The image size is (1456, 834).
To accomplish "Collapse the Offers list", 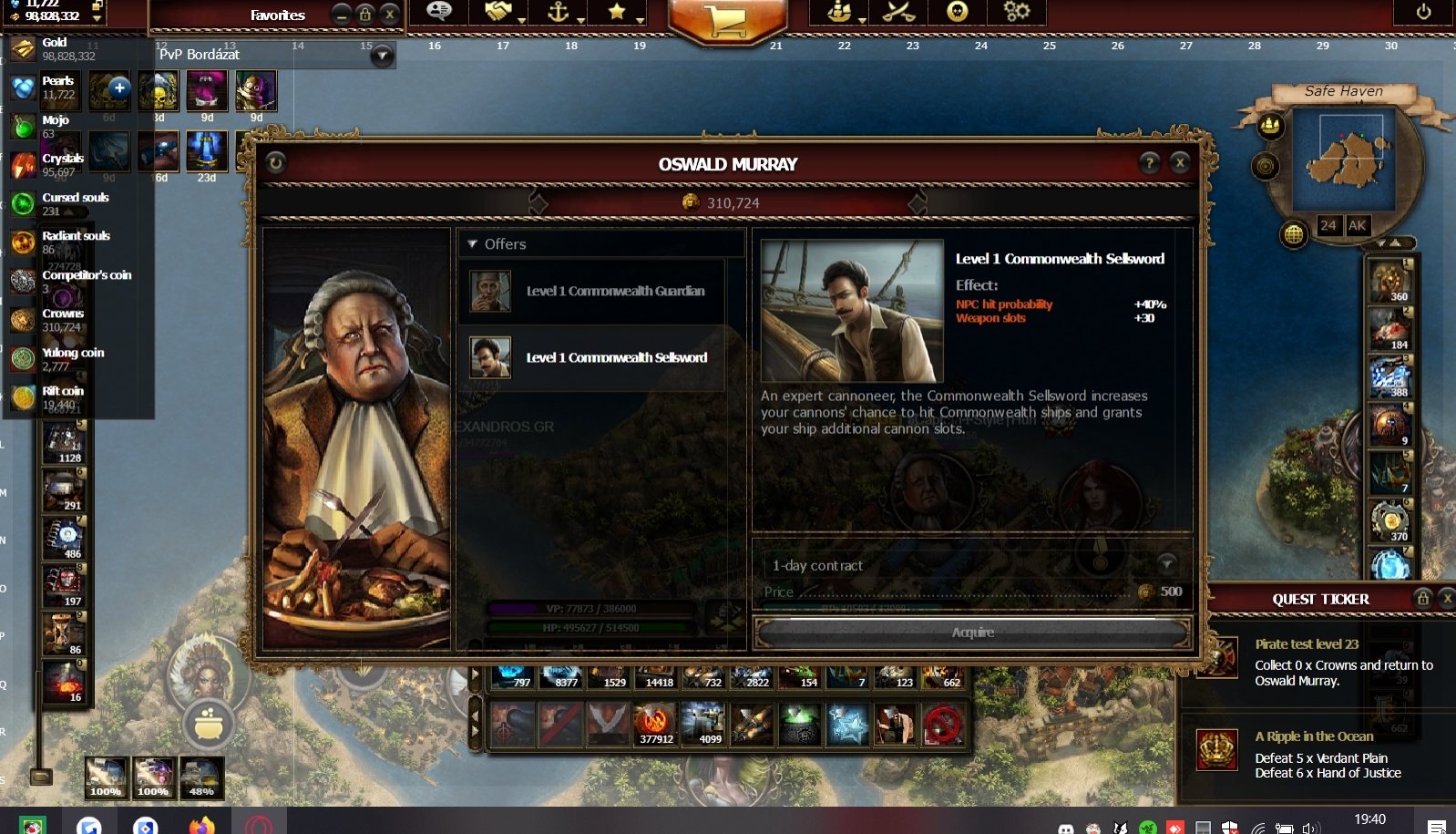I will coord(472,244).
